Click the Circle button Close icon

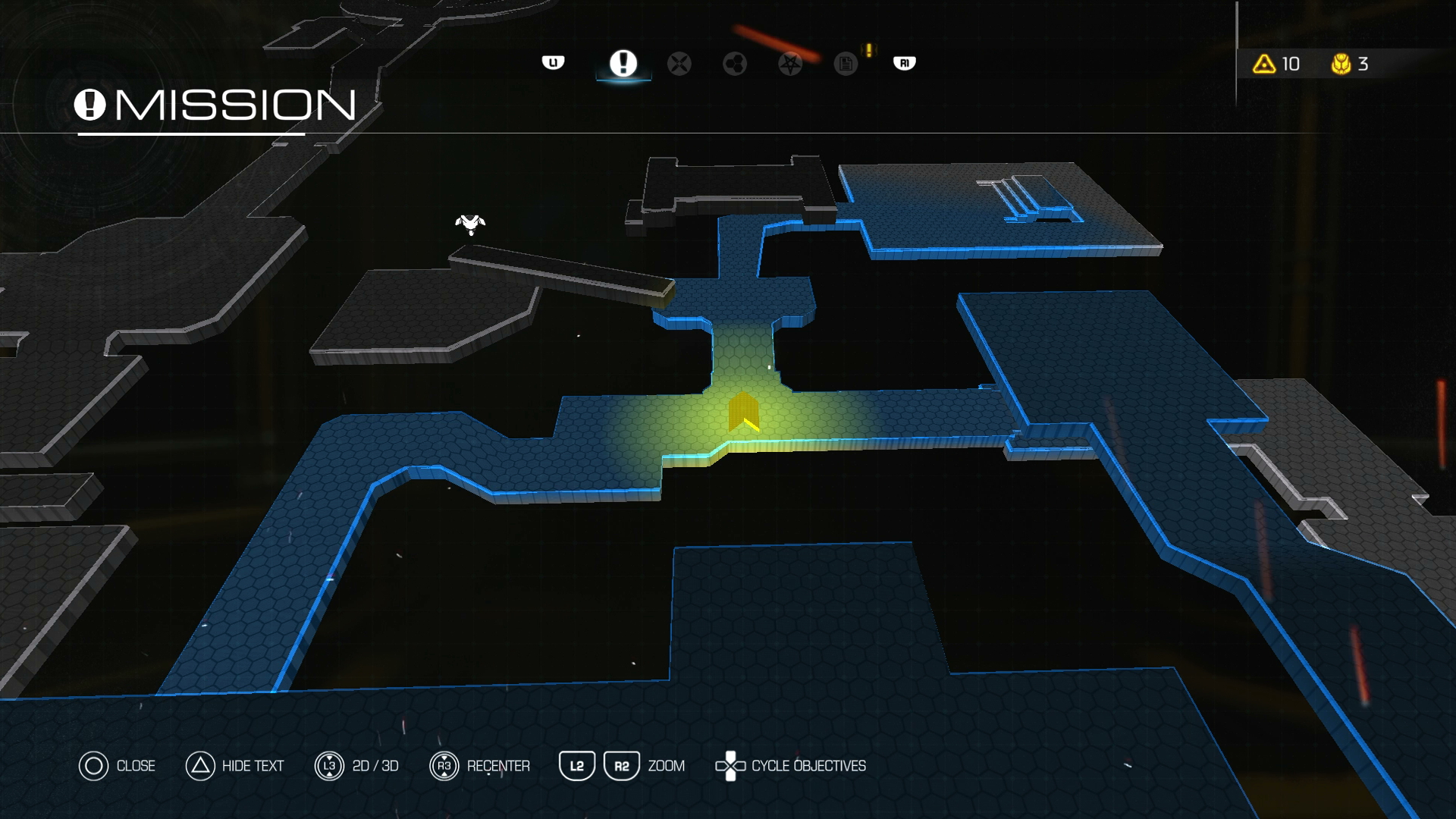point(94,766)
